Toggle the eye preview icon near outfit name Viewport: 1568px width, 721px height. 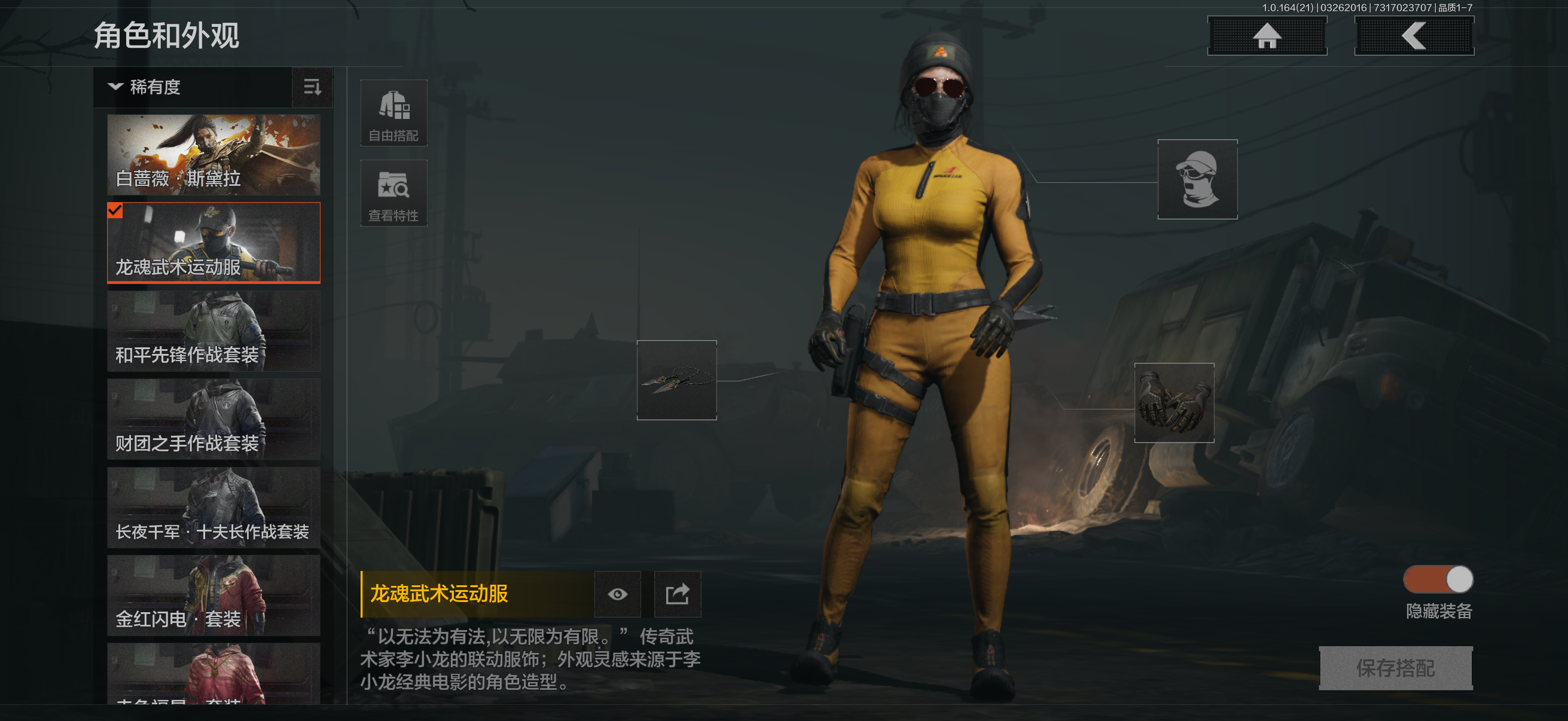point(617,594)
